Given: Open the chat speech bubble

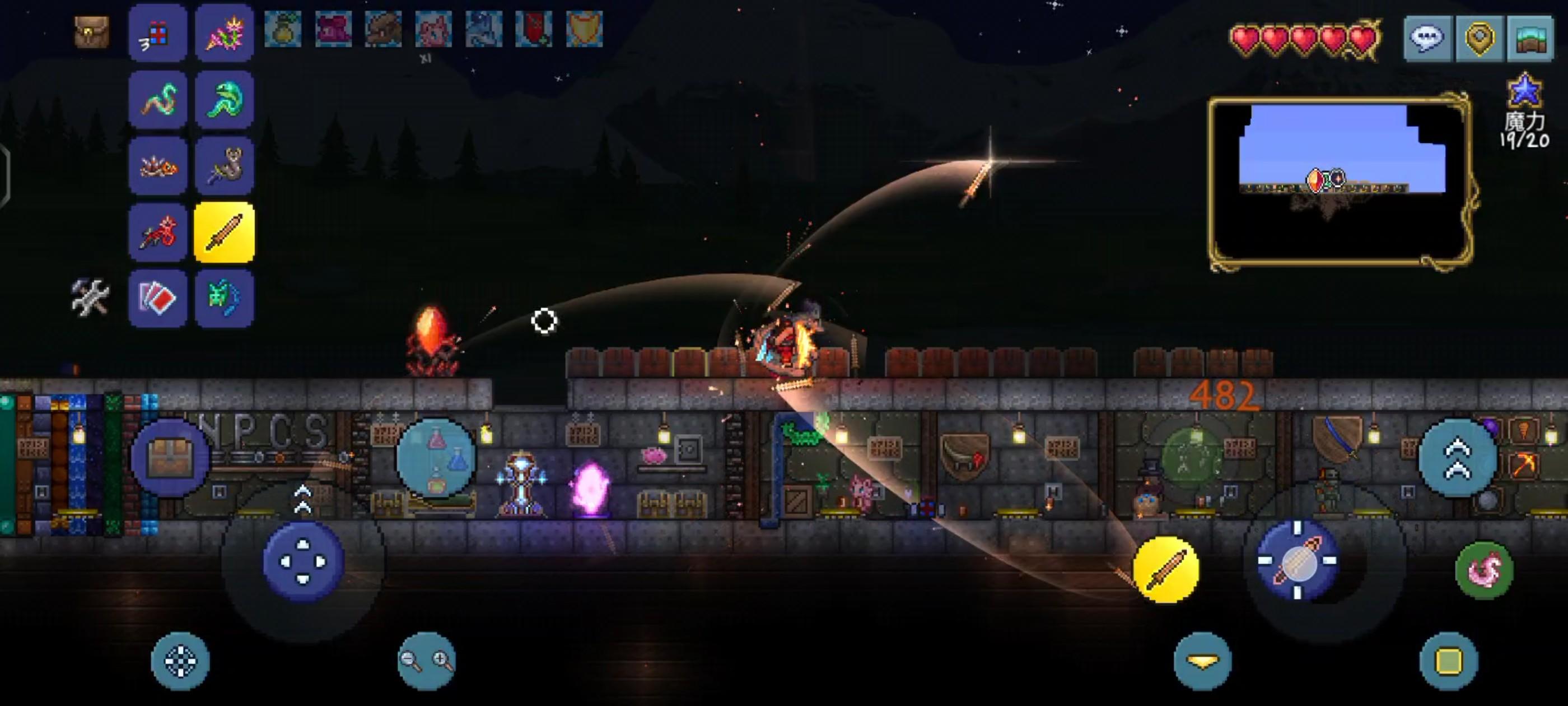Looking at the screenshot, I should [x=1428, y=38].
